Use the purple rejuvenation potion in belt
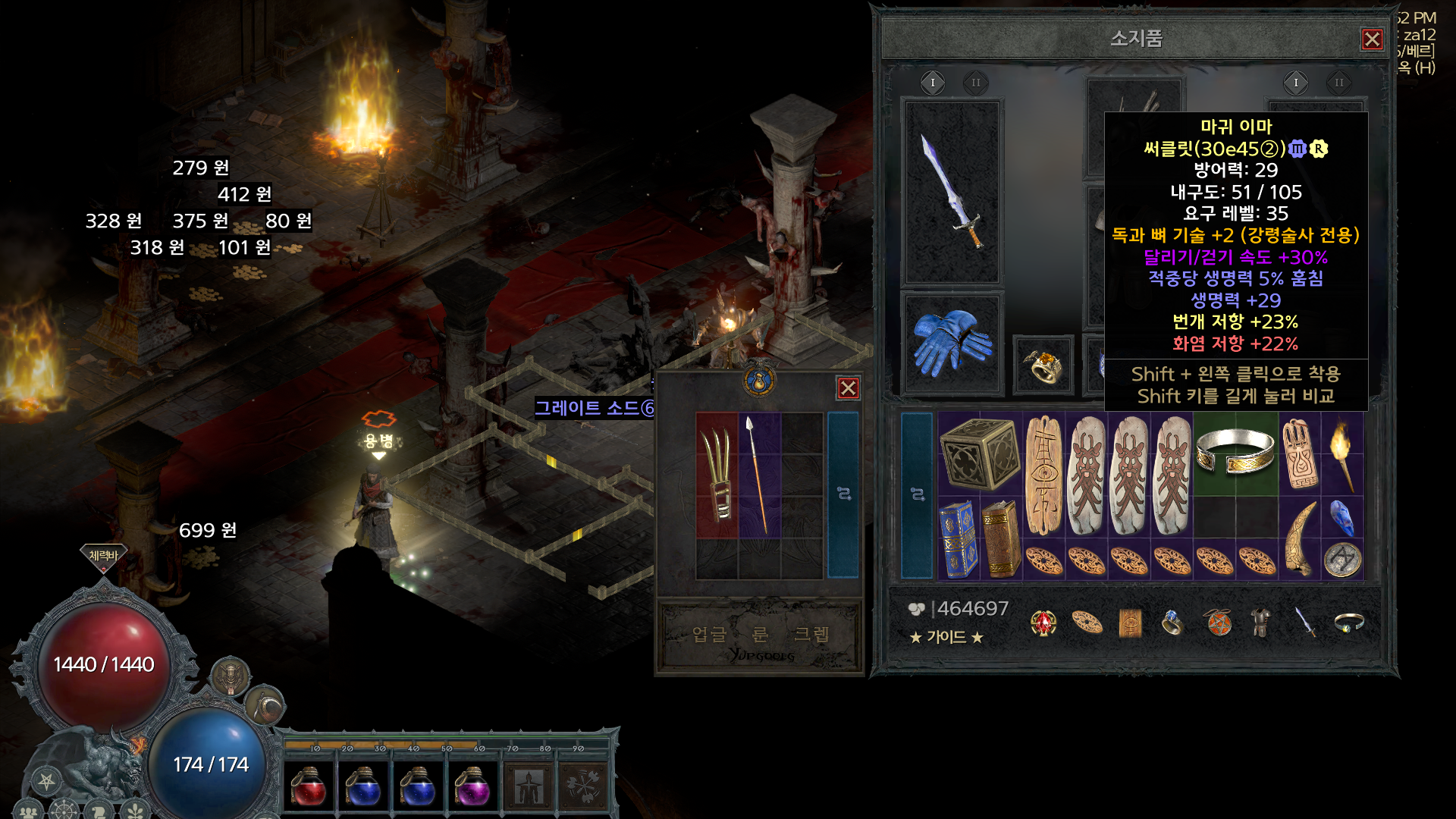The height and width of the screenshot is (819, 1456). 472,786
